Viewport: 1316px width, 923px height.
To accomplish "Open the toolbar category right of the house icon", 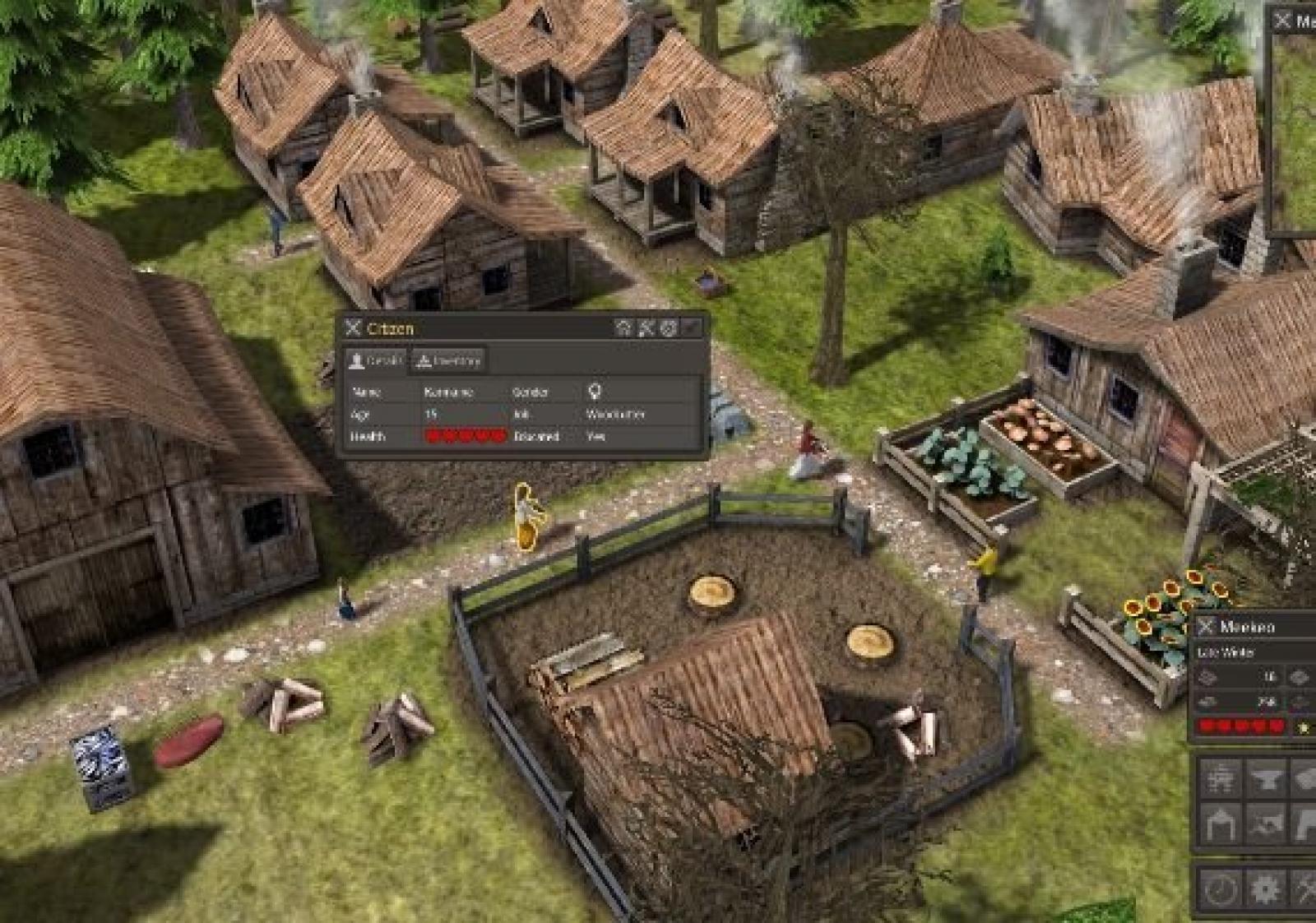I will click(1264, 823).
